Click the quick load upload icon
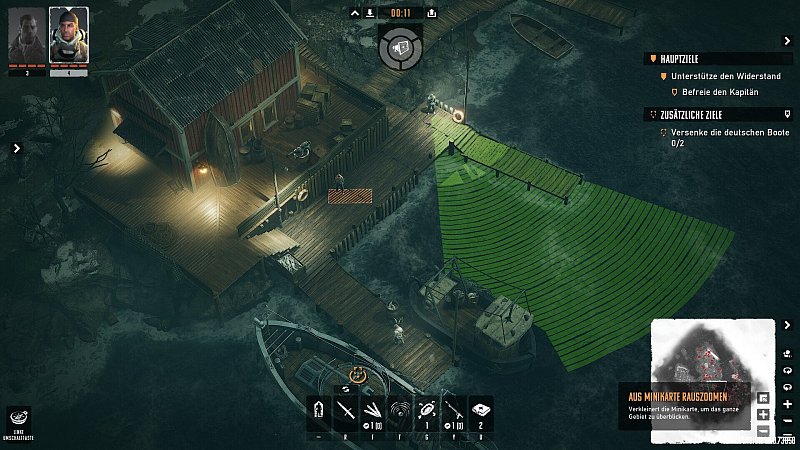The width and height of the screenshot is (800, 450). click(x=431, y=13)
